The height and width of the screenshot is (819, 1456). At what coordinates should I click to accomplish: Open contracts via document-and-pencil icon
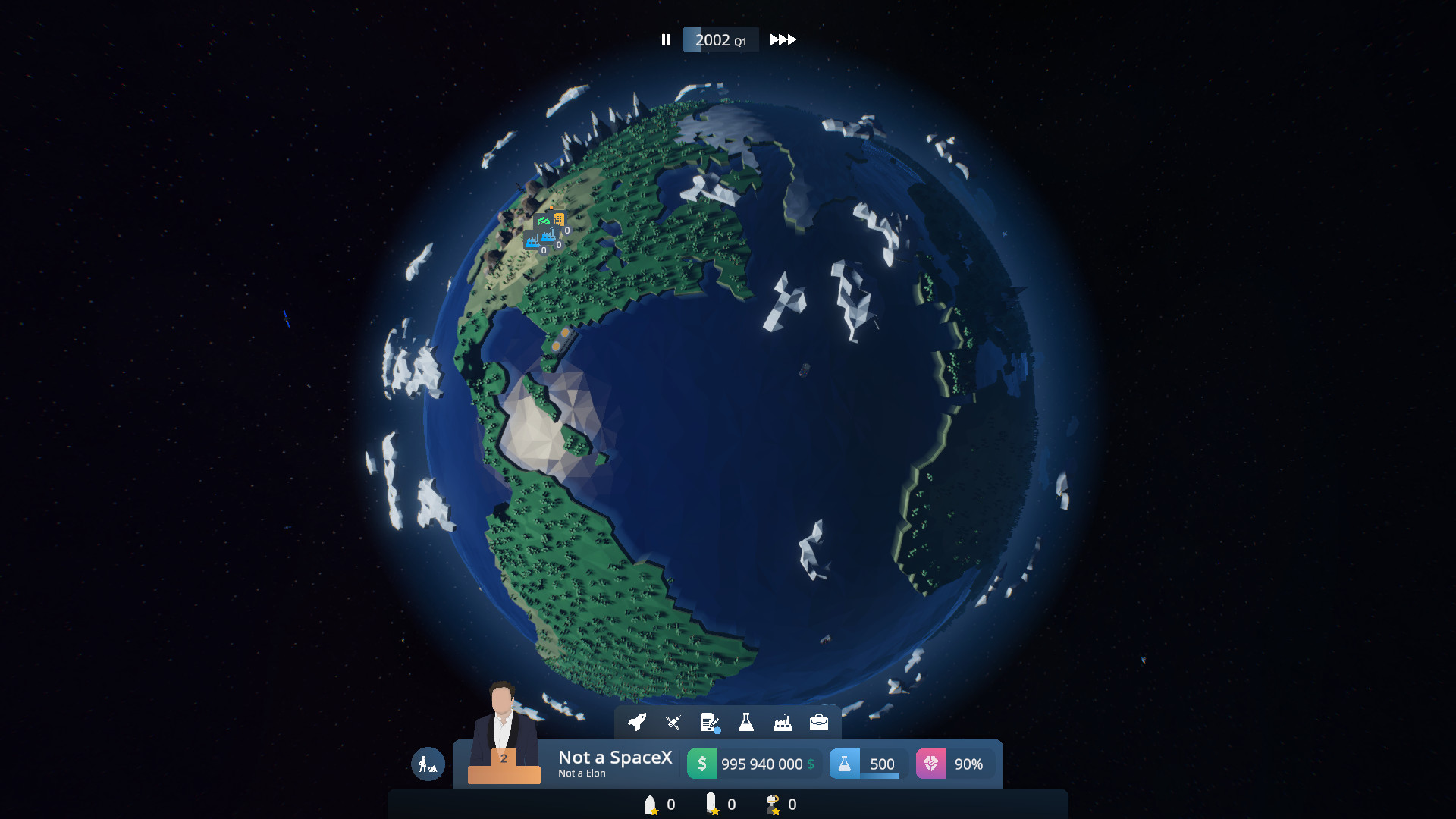[708, 721]
